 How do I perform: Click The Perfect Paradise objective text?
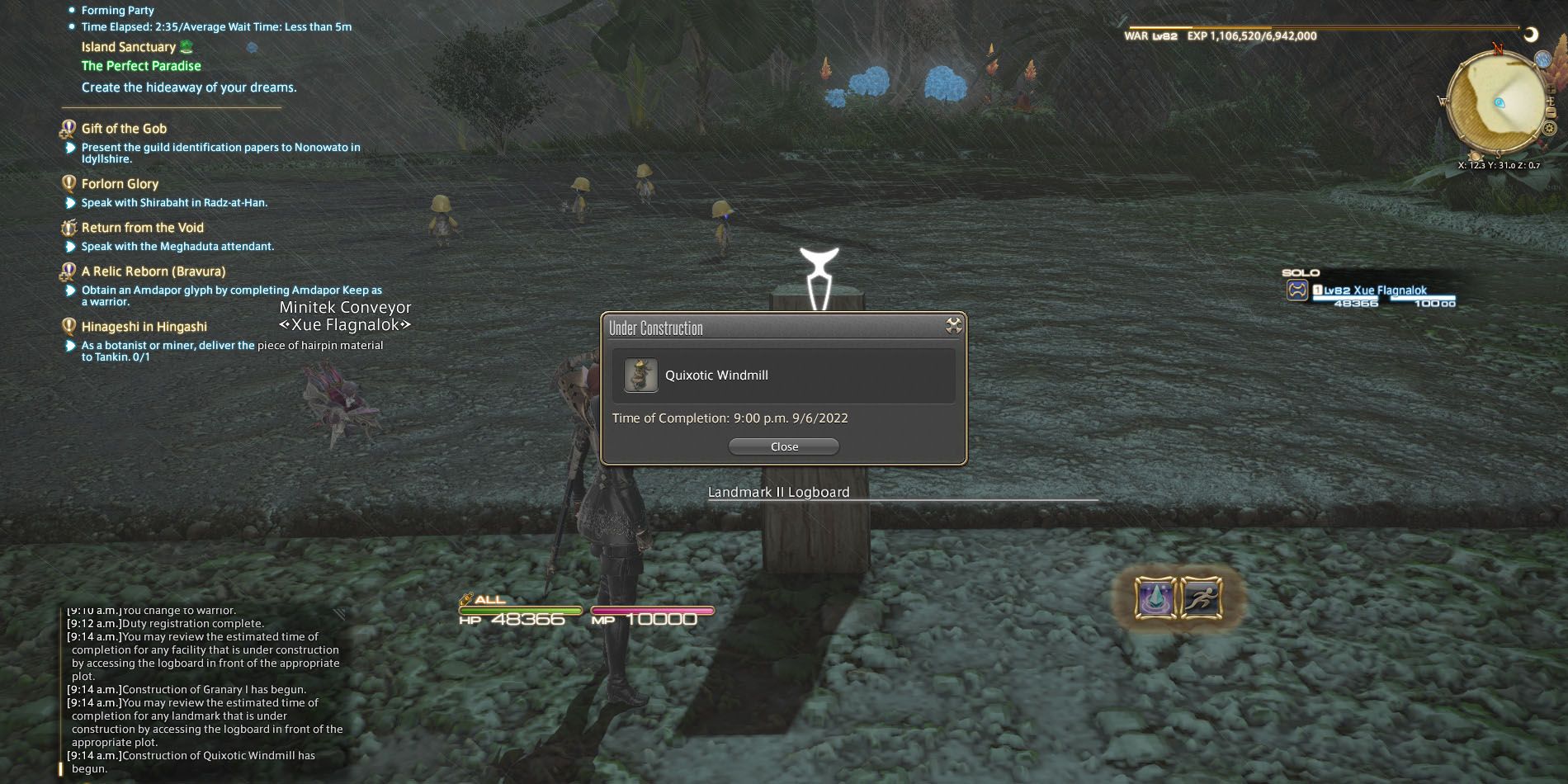tap(141, 66)
